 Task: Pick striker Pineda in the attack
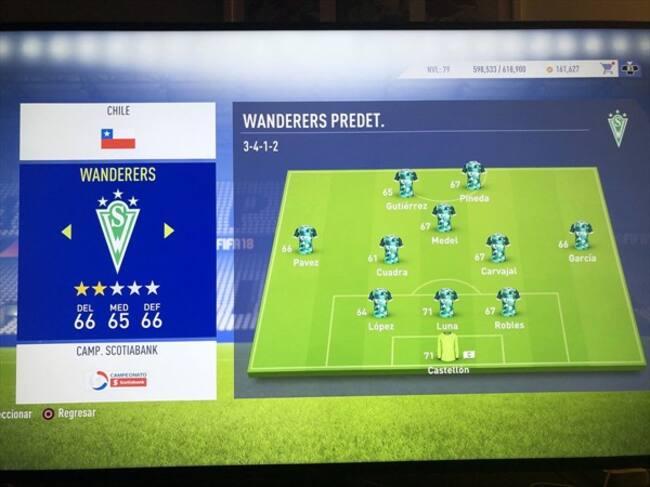click(x=473, y=176)
